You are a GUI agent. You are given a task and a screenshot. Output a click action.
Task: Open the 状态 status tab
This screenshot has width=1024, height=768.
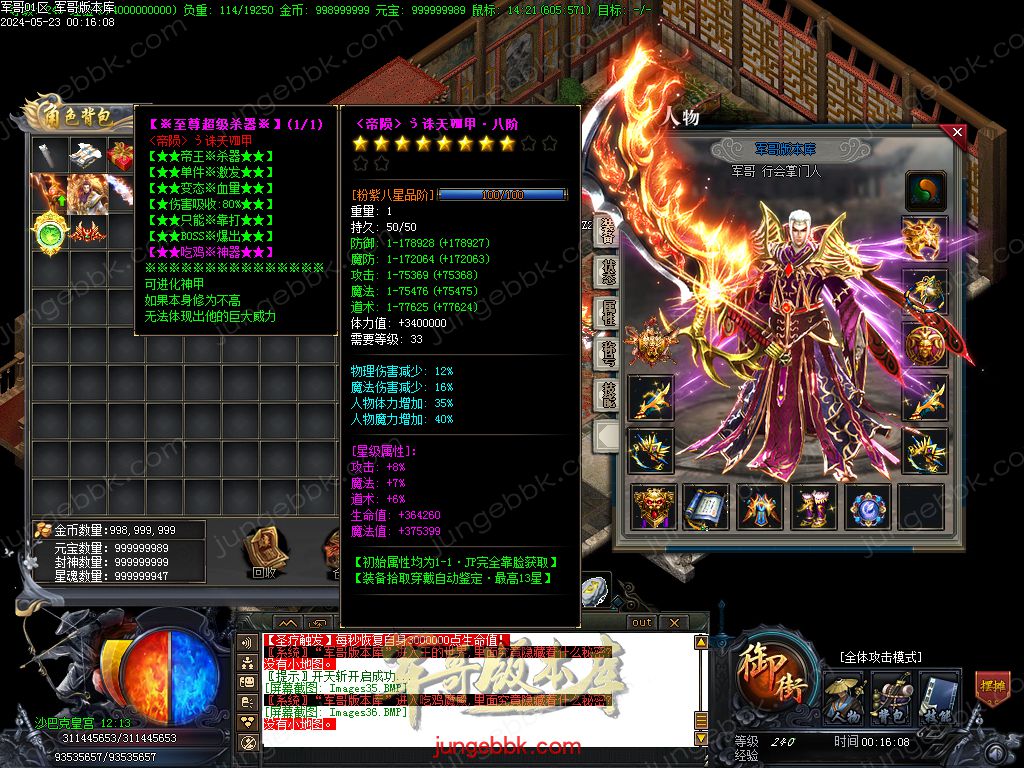606,271
